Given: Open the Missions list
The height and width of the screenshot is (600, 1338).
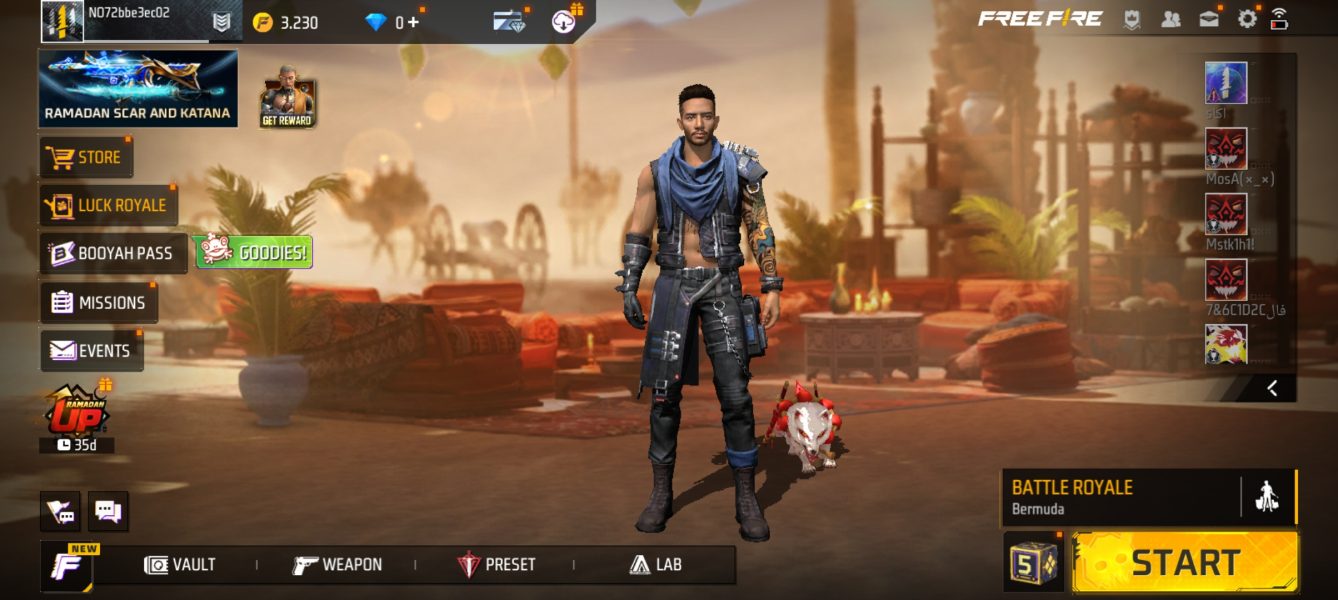Looking at the screenshot, I should tap(98, 302).
